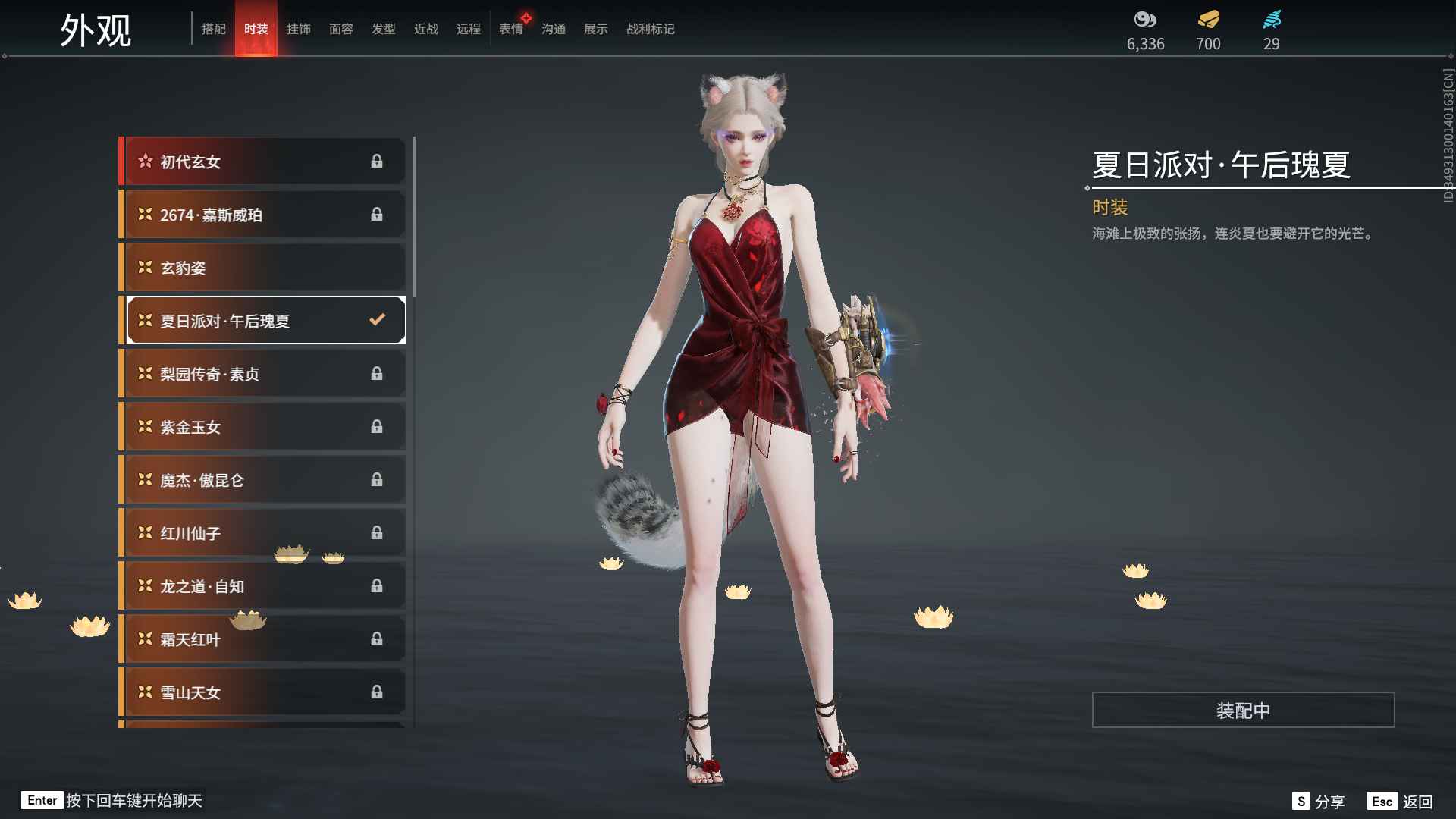Screen dimensions: 1456x819
Task: Switch to the 远程 tab
Action: pos(468,29)
